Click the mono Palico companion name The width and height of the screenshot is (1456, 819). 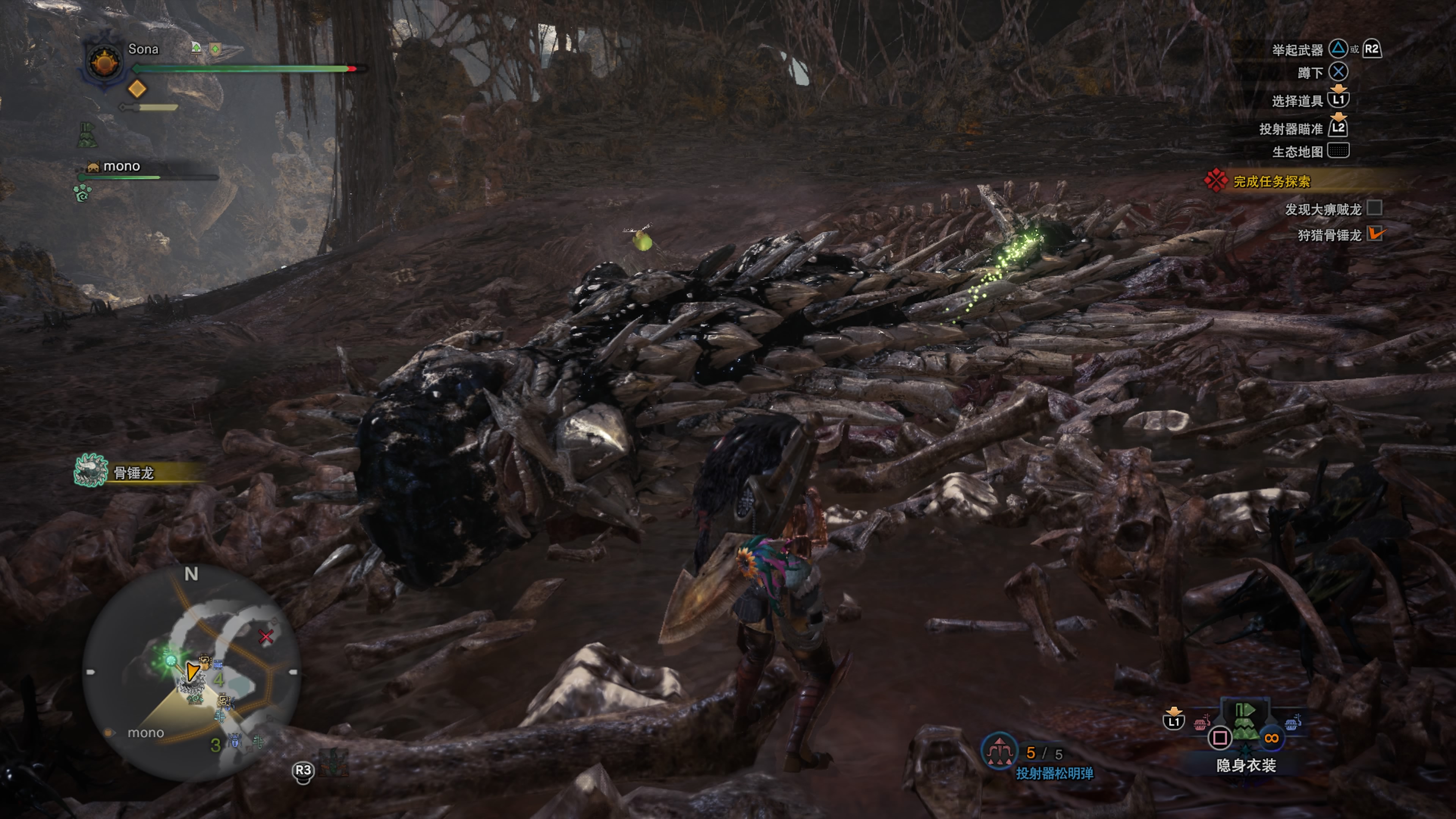pyautogui.click(x=121, y=166)
